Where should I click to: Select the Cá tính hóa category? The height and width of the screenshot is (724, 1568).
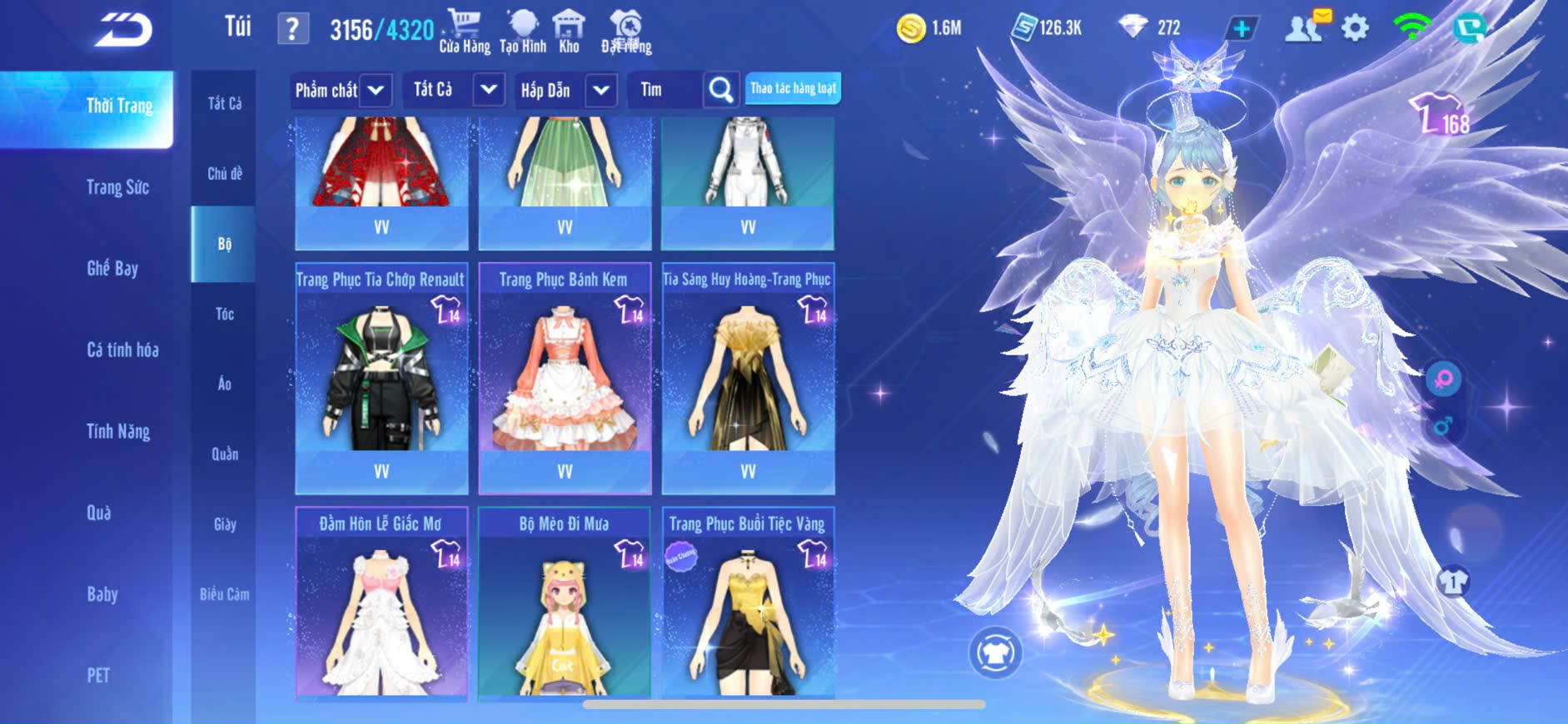pos(122,350)
